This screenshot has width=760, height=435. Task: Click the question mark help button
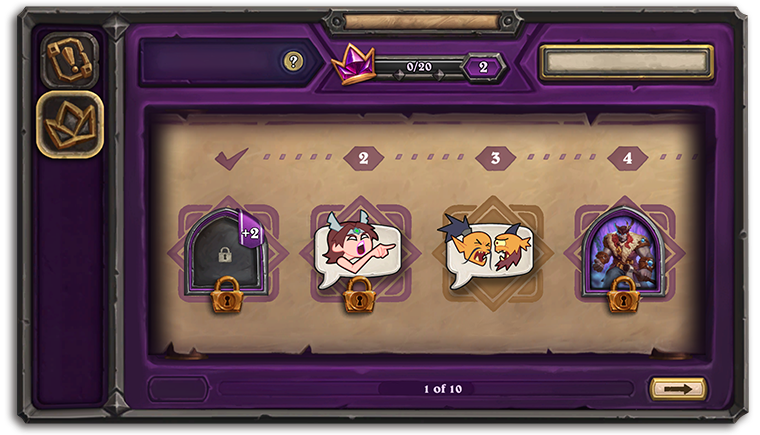[x=292, y=62]
